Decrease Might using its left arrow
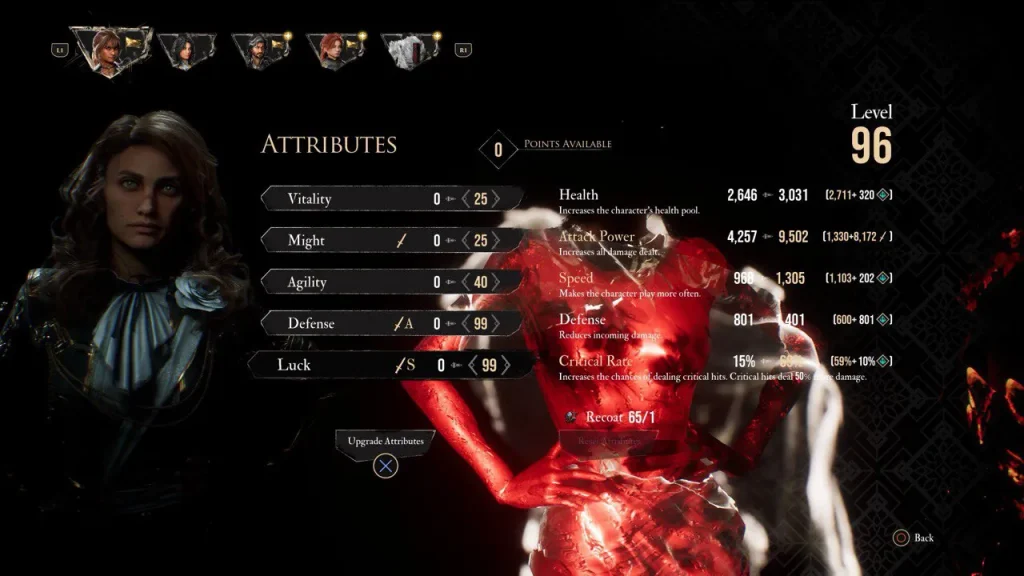The image size is (1024, 576). [465, 241]
